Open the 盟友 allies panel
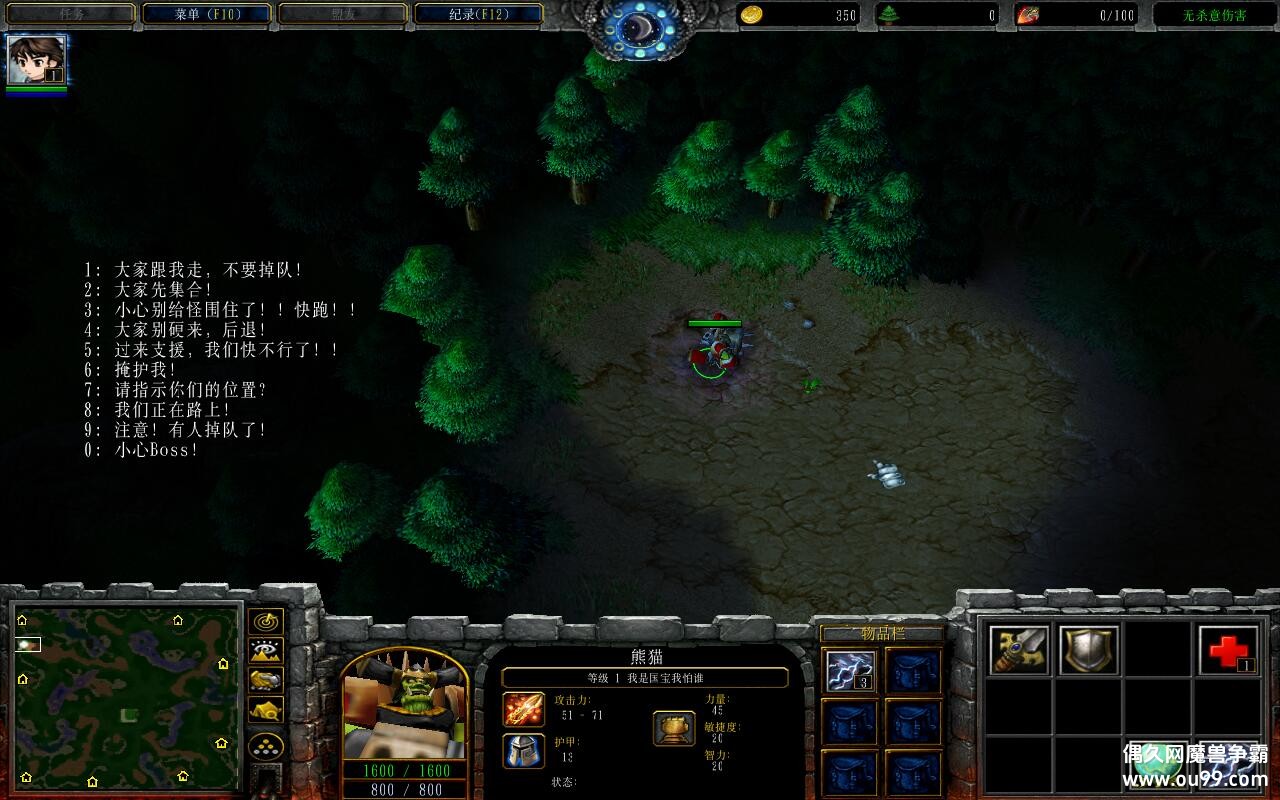The height and width of the screenshot is (800, 1280). pyautogui.click(x=342, y=14)
